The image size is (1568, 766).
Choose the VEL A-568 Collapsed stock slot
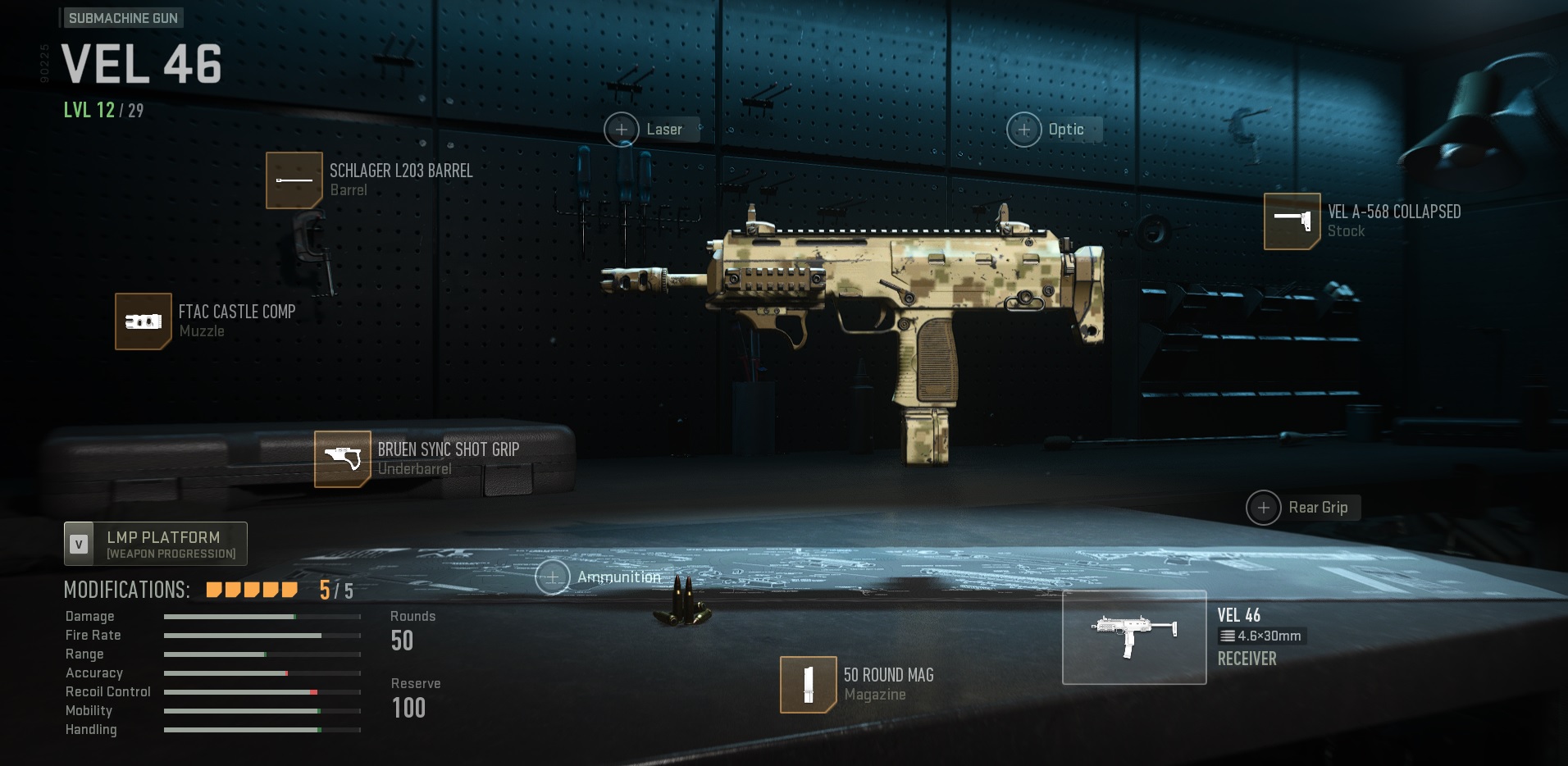point(1292,221)
